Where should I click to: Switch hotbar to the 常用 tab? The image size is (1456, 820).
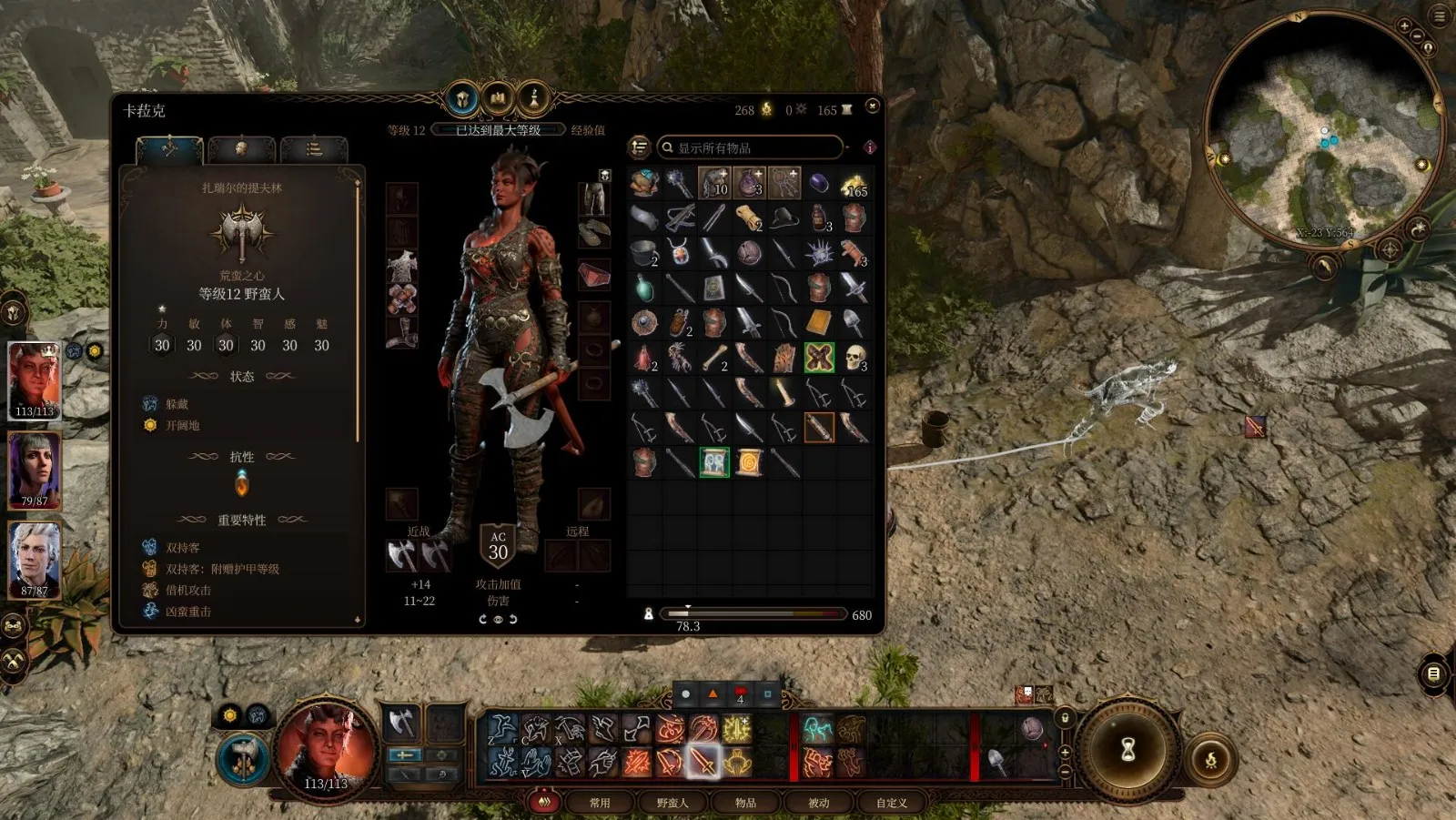click(600, 803)
